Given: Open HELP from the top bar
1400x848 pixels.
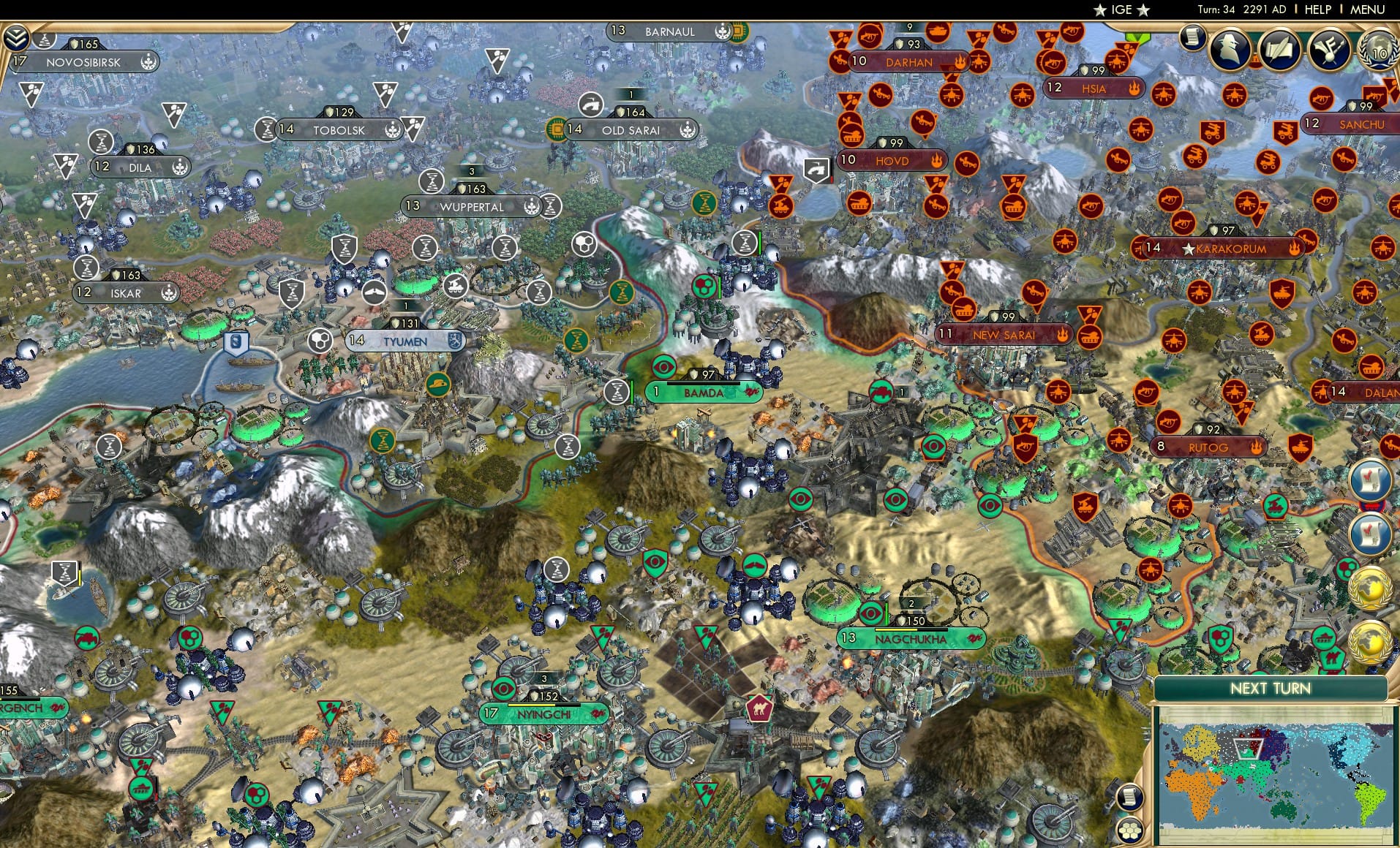Looking at the screenshot, I should (x=1317, y=10).
